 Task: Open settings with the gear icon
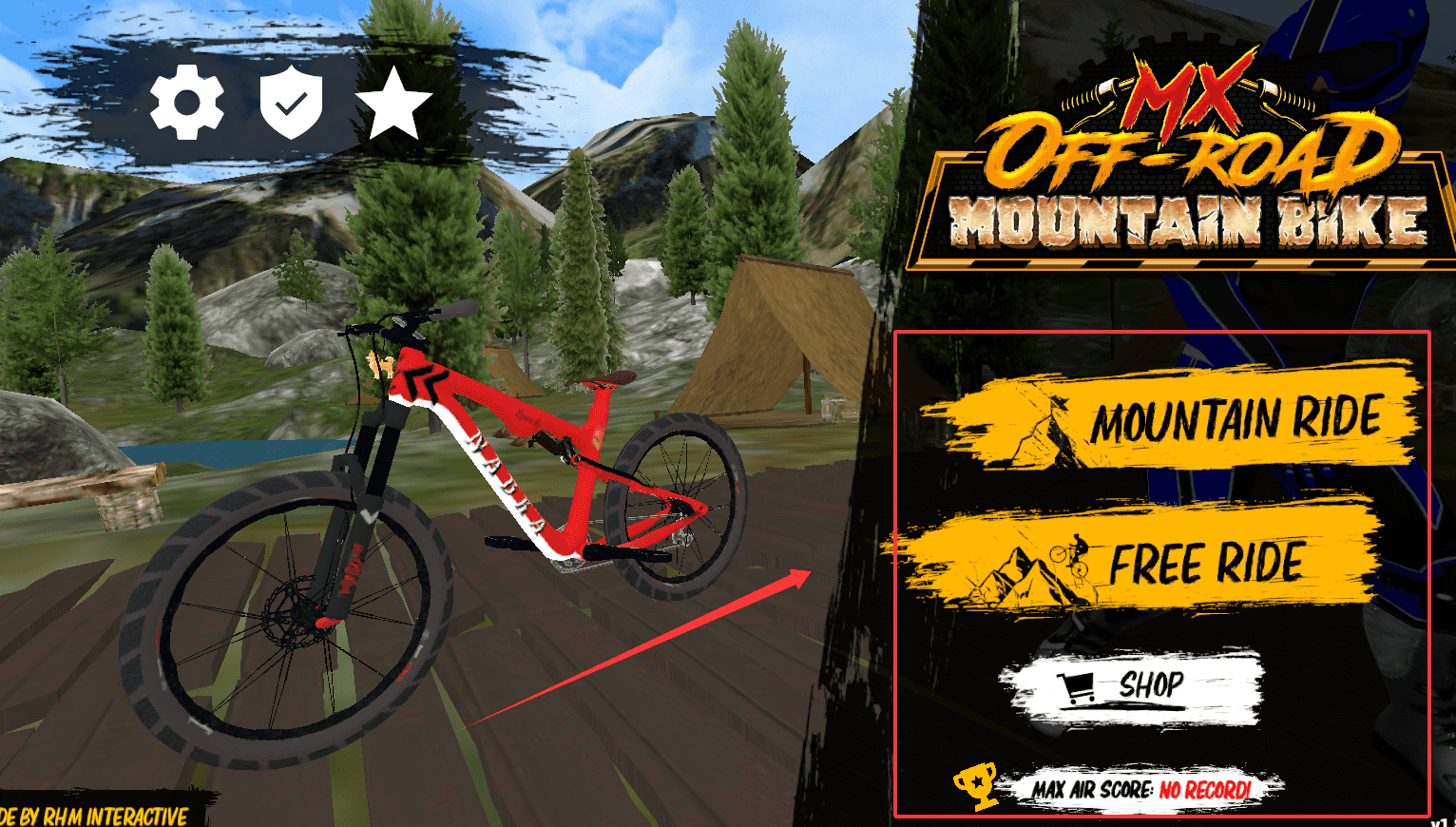point(187,103)
